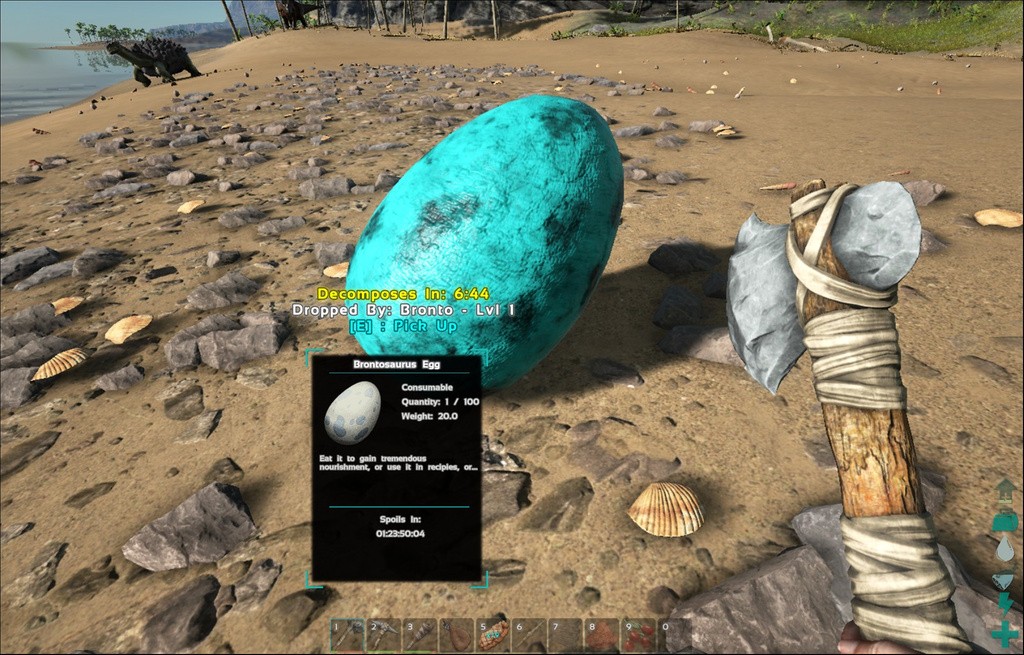Click the empty hotbar slot numbered 7
The height and width of the screenshot is (655, 1024).
click(x=565, y=635)
